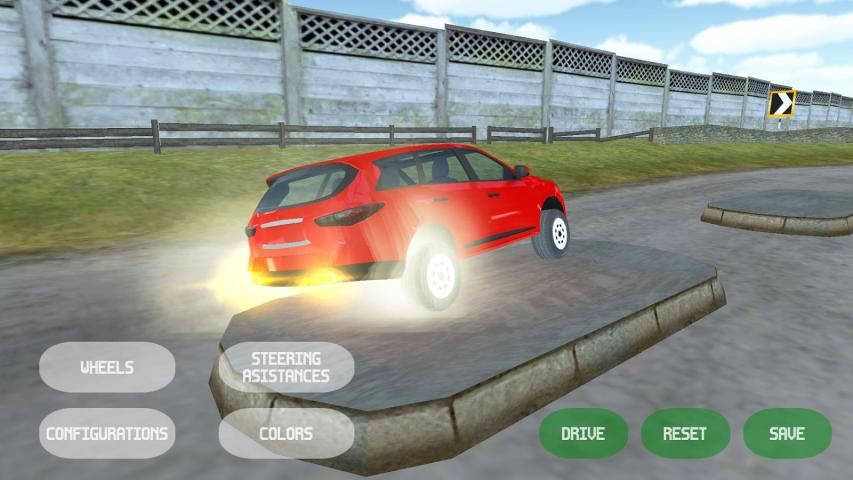Select the Steering Asistances option
853x480 pixels.
point(286,367)
